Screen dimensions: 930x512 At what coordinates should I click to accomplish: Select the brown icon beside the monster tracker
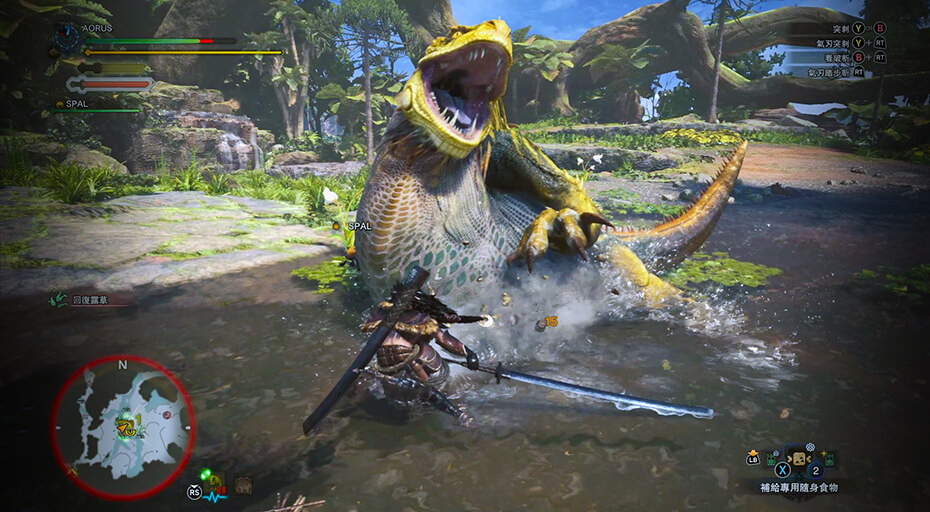coord(243,485)
